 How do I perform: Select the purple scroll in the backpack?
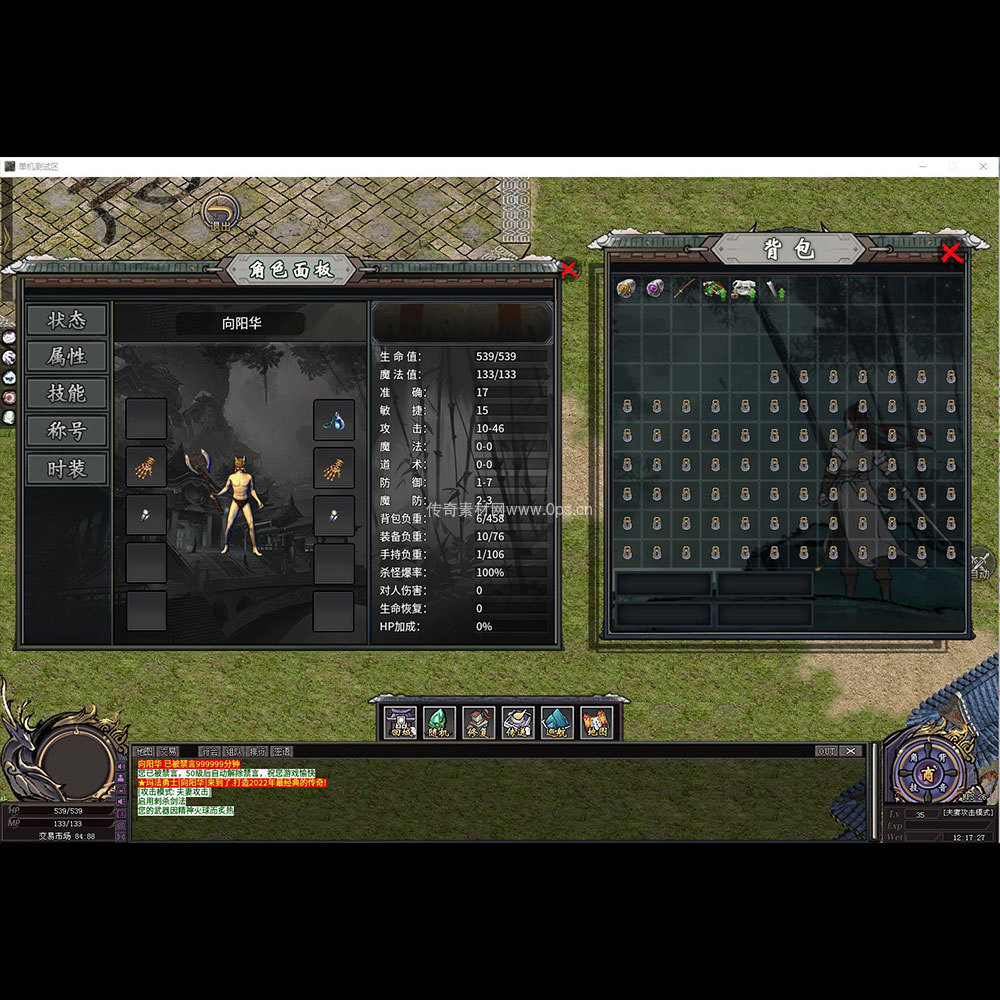(655, 290)
